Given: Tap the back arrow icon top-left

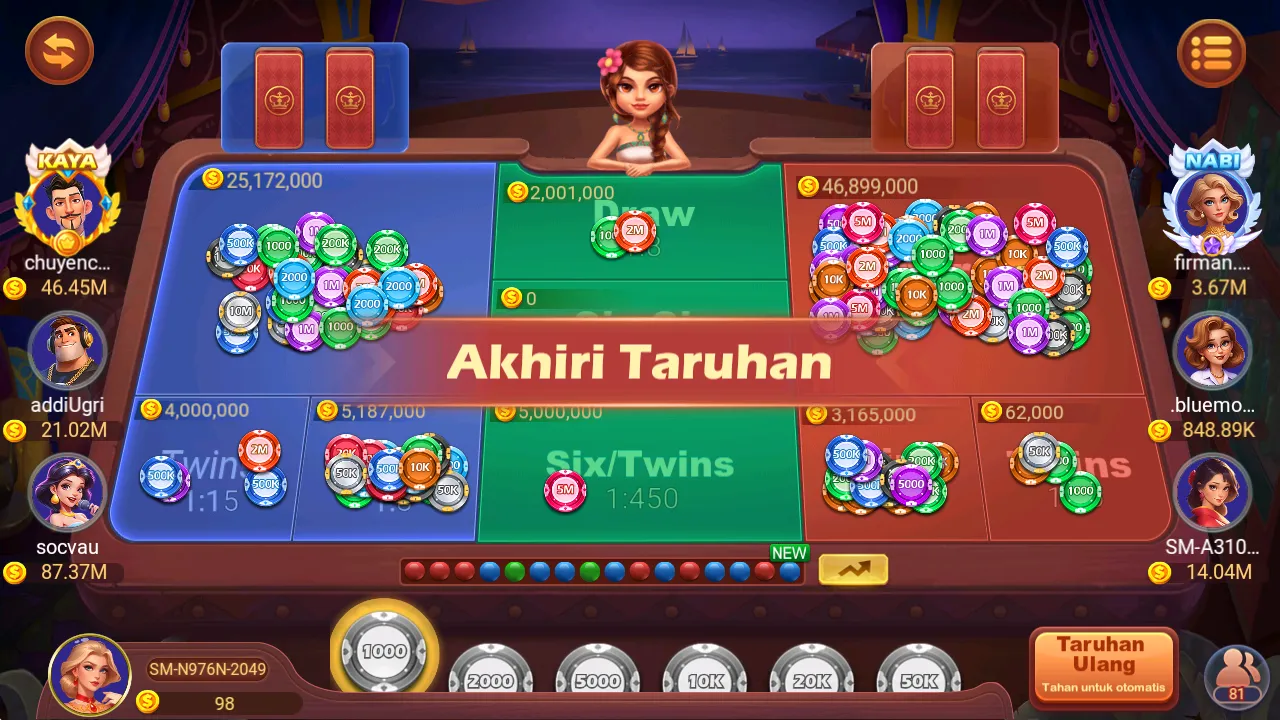Looking at the screenshot, I should pyautogui.click(x=59, y=51).
